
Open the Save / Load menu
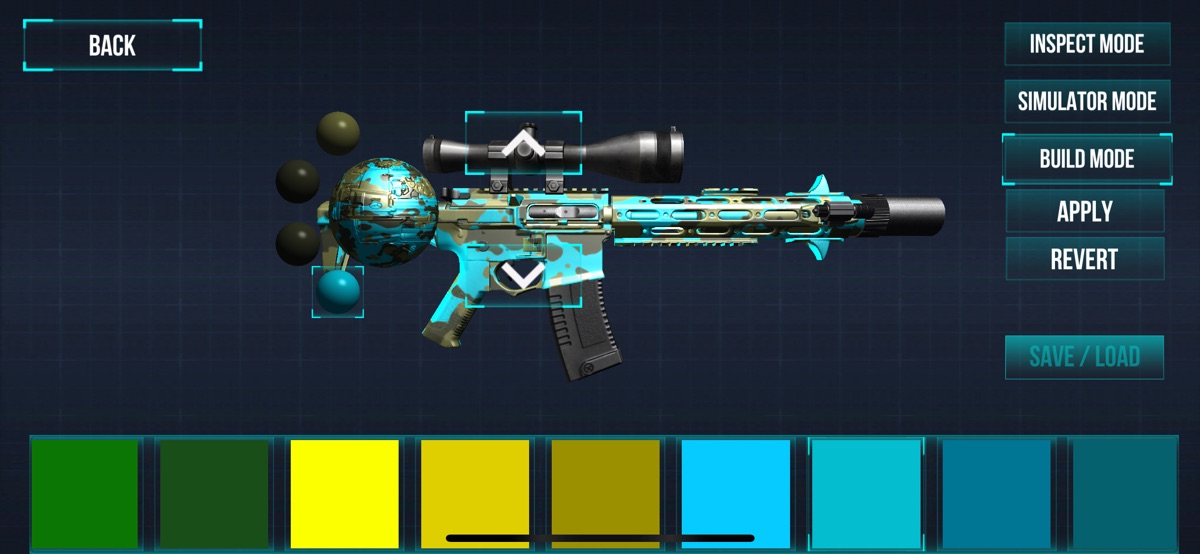point(1084,357)
